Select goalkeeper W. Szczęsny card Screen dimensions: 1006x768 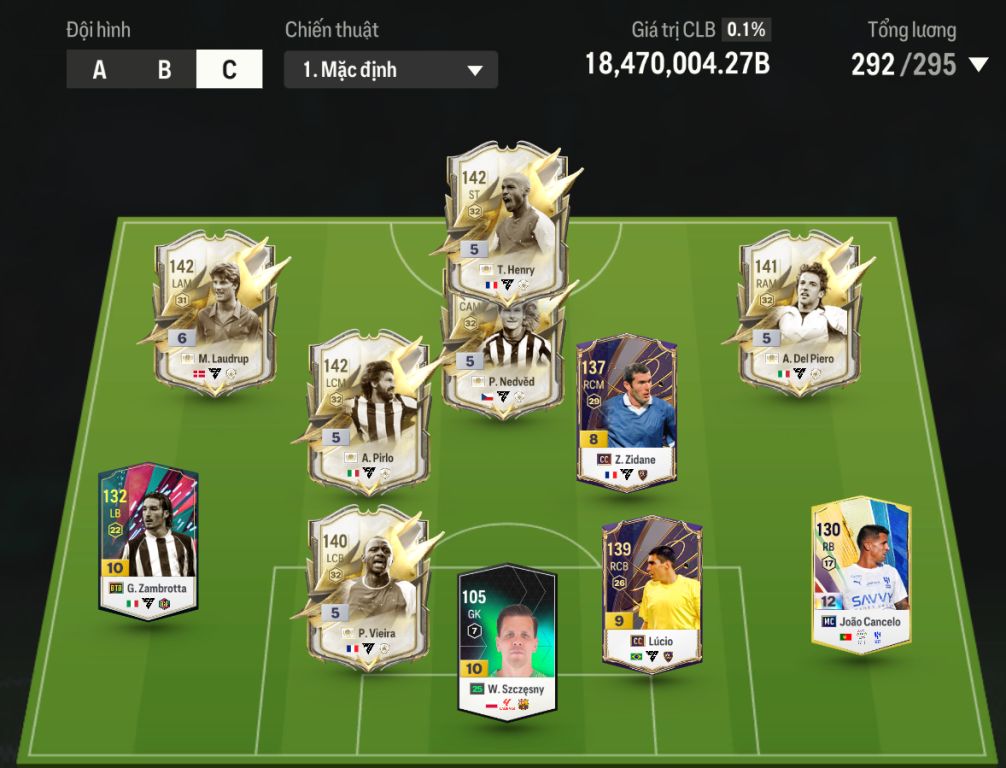506,640
